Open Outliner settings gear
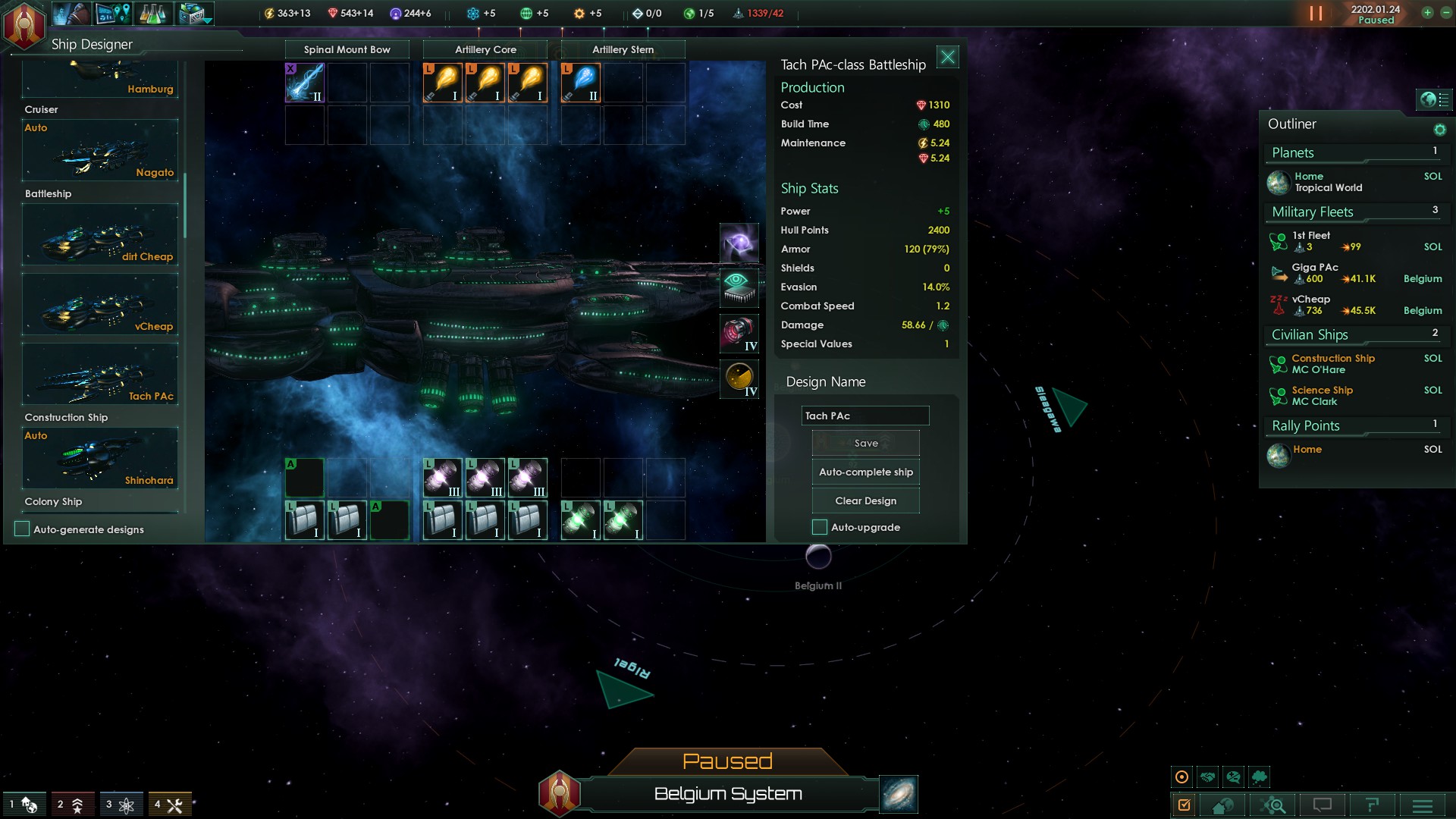Viewport: 1456px width, 819px height. pos(1439,130)
